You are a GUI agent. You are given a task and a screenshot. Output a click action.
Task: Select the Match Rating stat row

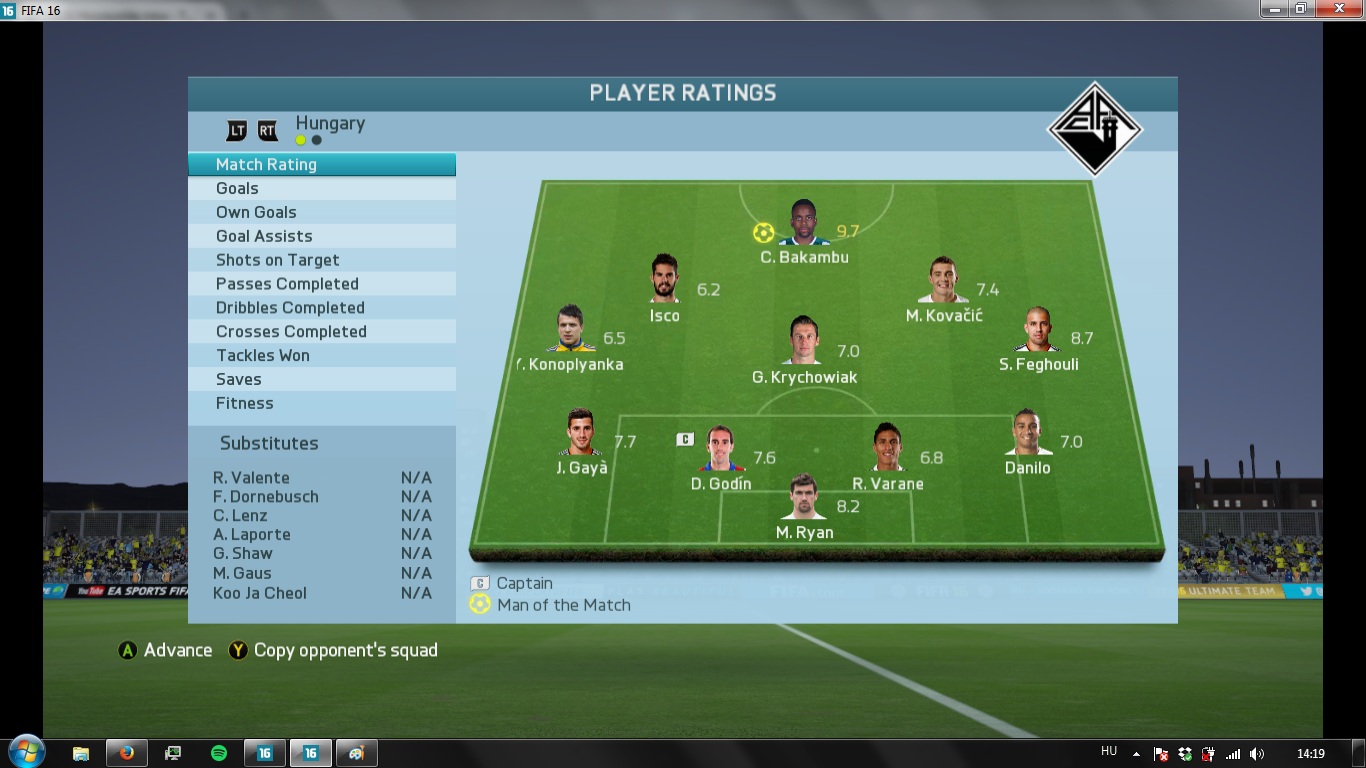[x=321, y=165]
